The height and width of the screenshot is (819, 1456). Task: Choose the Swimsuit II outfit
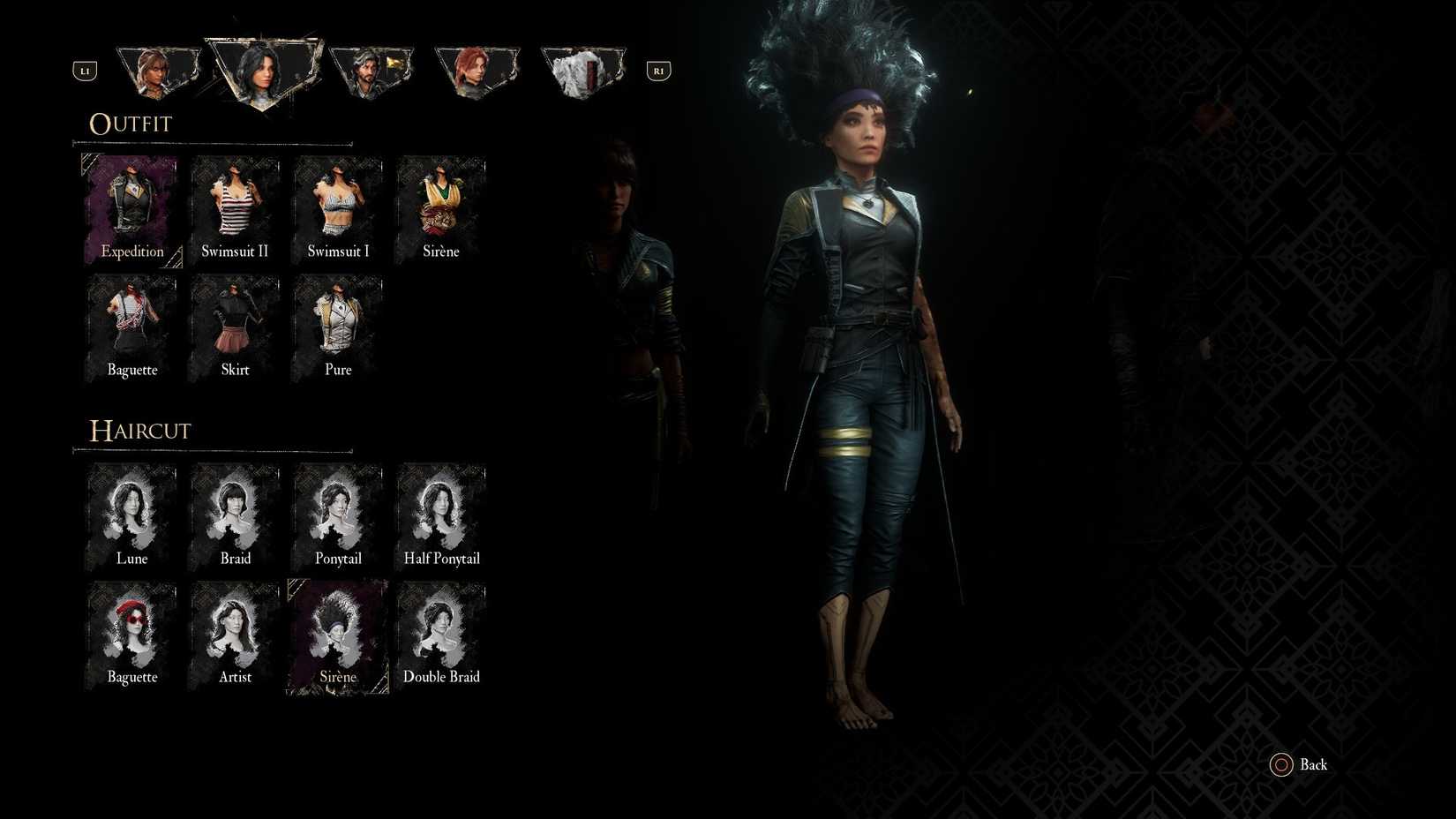coord(234,203)
